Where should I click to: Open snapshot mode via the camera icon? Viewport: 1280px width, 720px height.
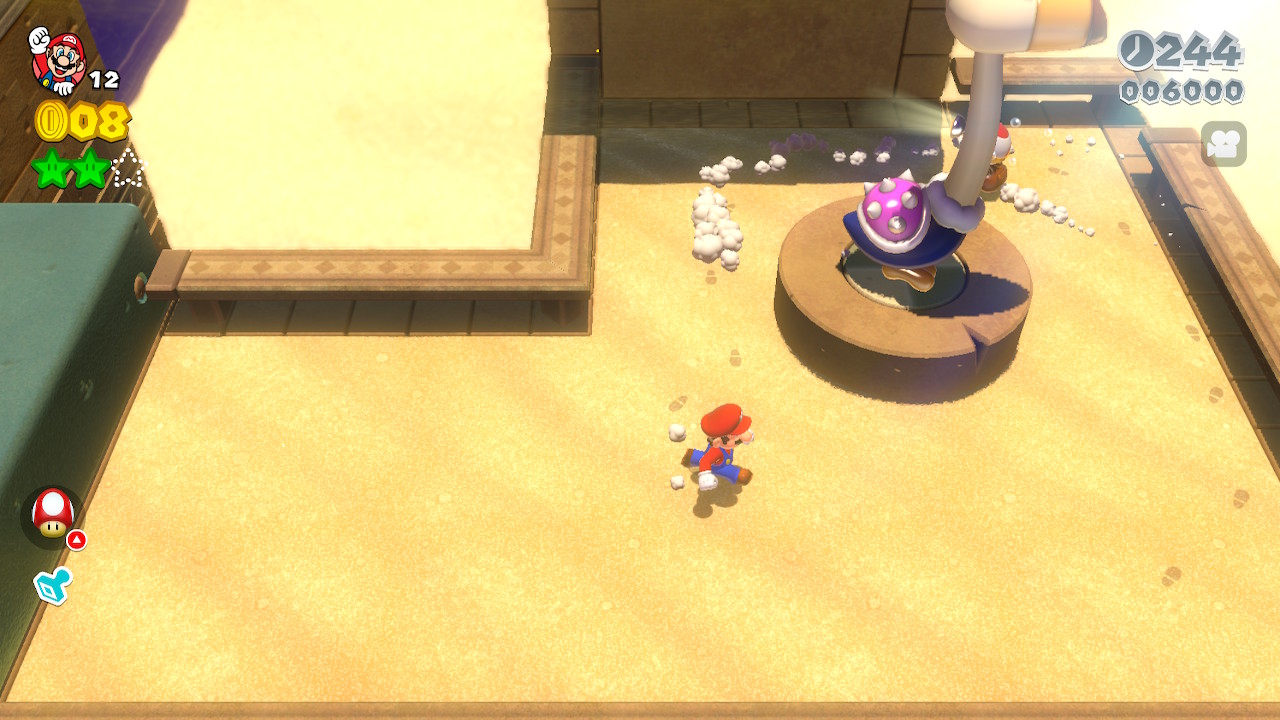point(1223,144)
